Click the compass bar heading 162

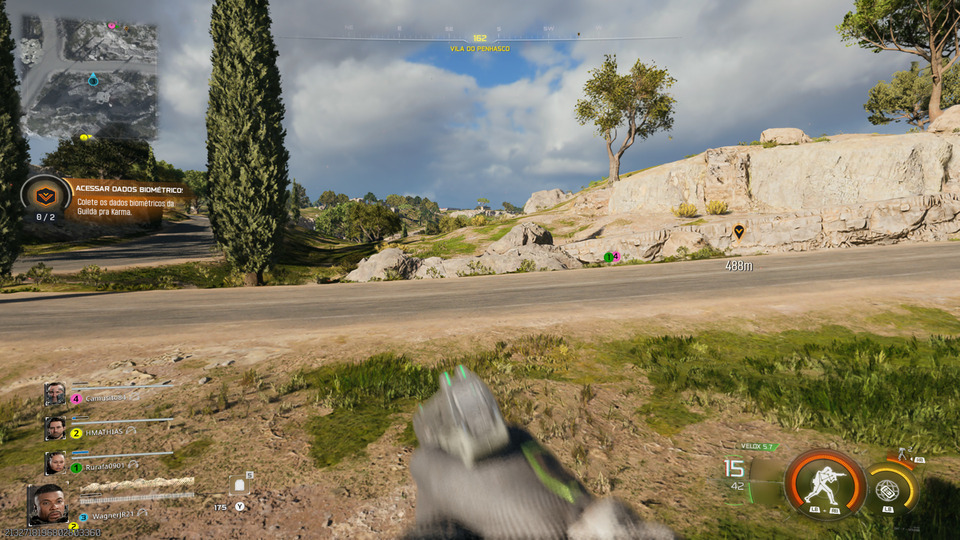(x=479, y=39)
